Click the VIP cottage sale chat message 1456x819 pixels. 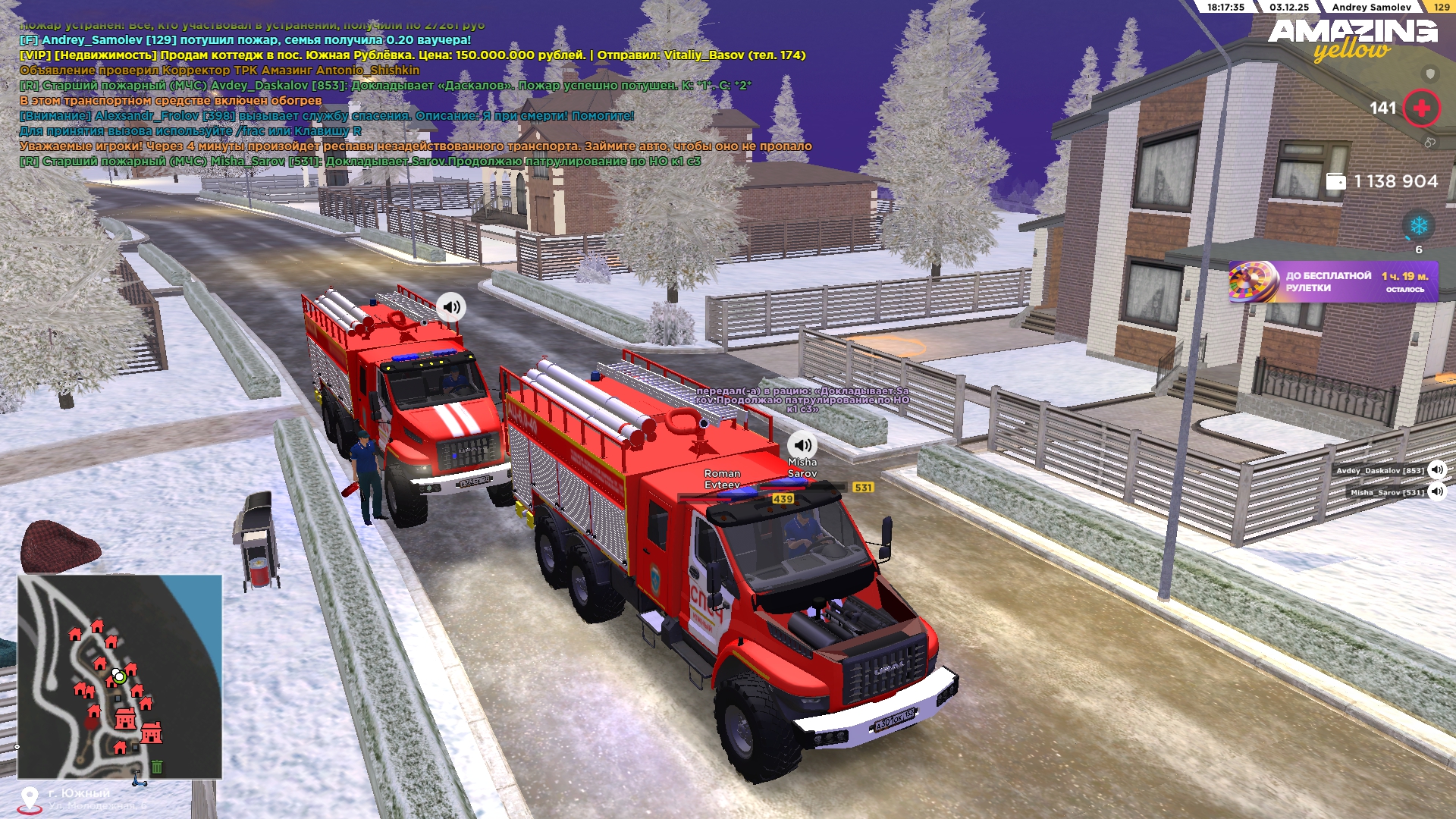413,55
